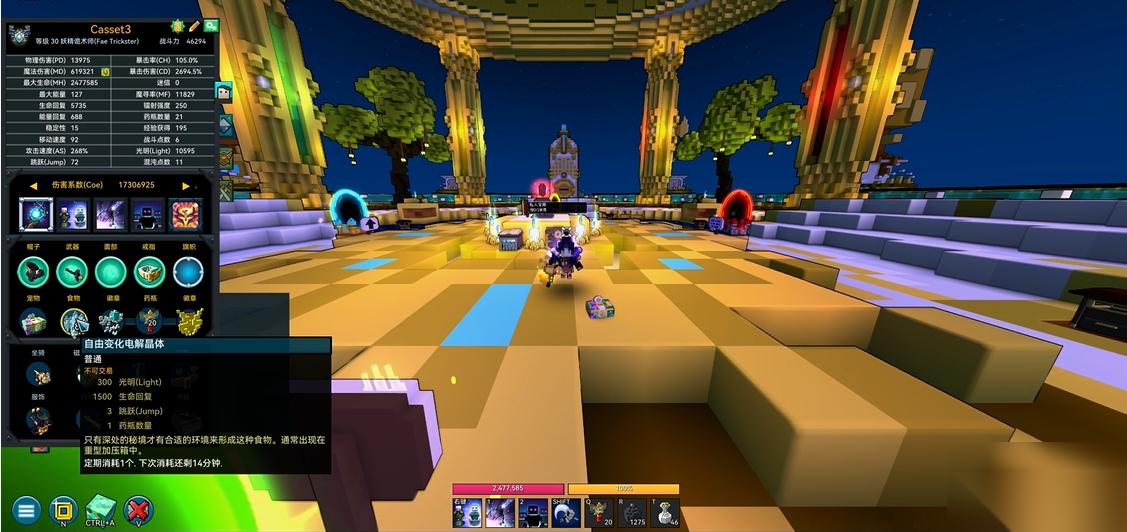This screenshot has width=1127, height=532.
Task: Open the hamburger main menu button
Action: 26,510
